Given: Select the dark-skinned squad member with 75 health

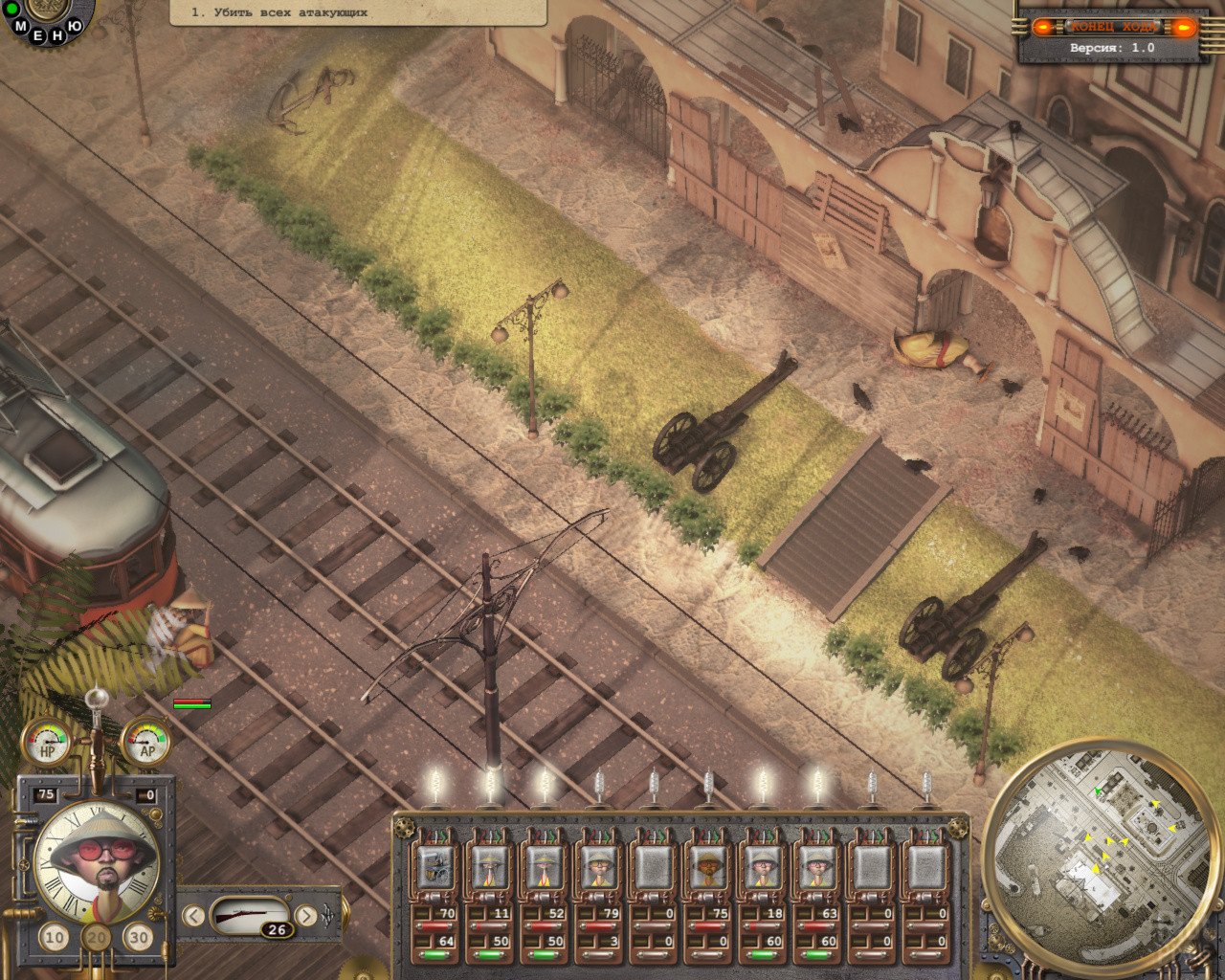Looking at the screenshot, I should [708, 867].
